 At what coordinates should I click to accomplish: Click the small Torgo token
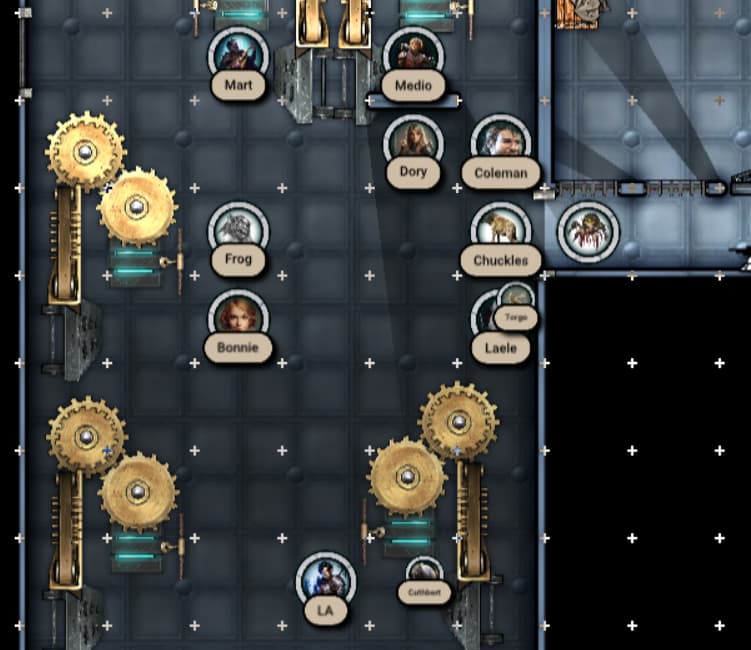[x=516, y=300]
